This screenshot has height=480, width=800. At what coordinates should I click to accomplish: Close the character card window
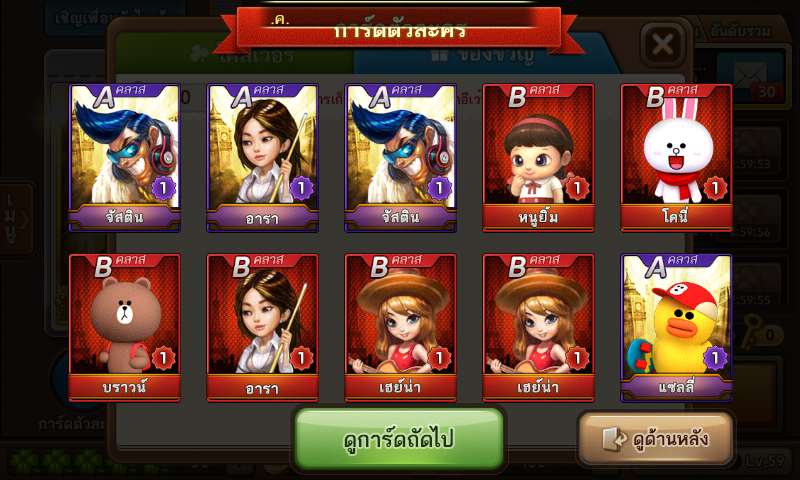click(661, 45)
